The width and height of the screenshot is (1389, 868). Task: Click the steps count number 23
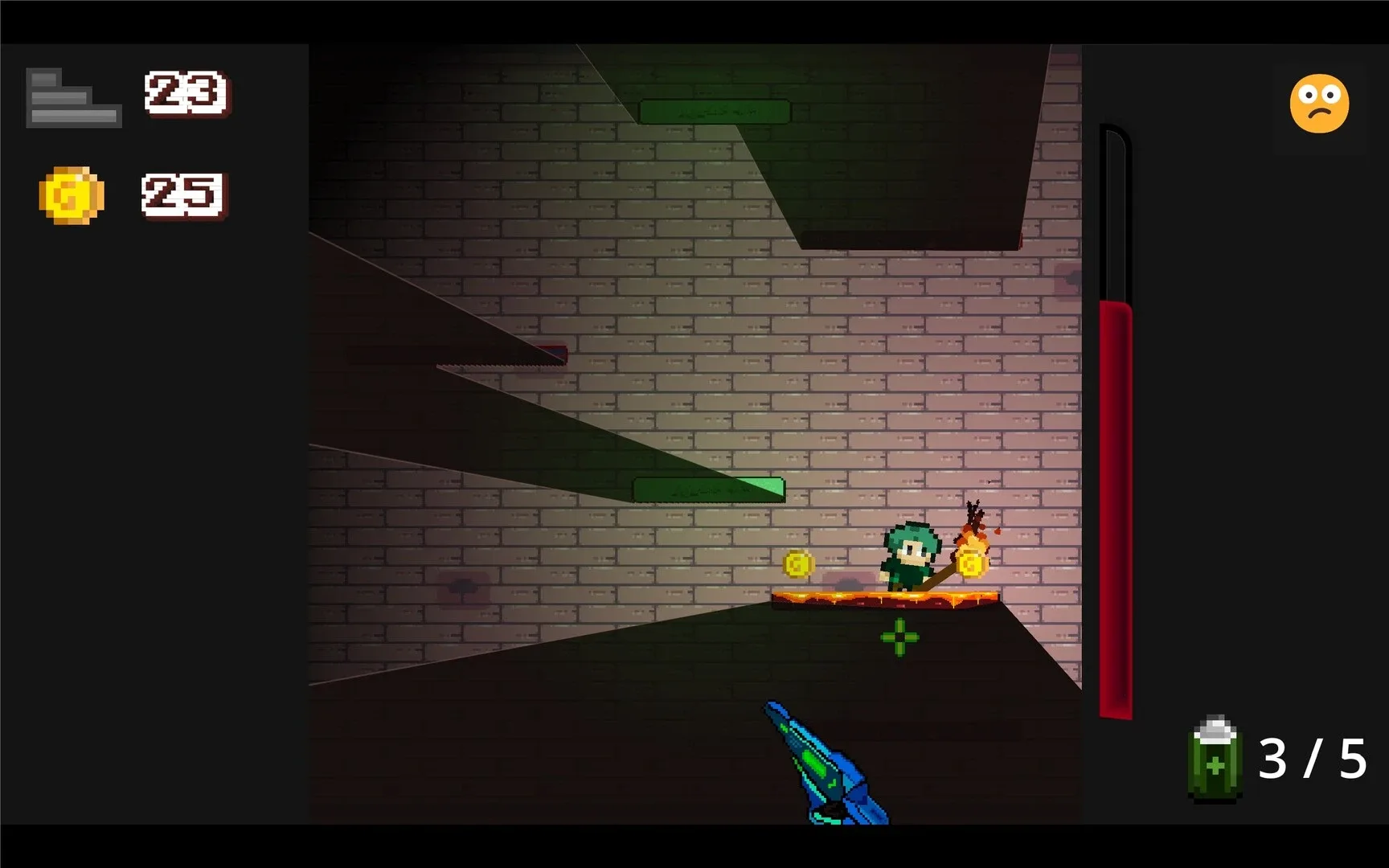(185, 92)
